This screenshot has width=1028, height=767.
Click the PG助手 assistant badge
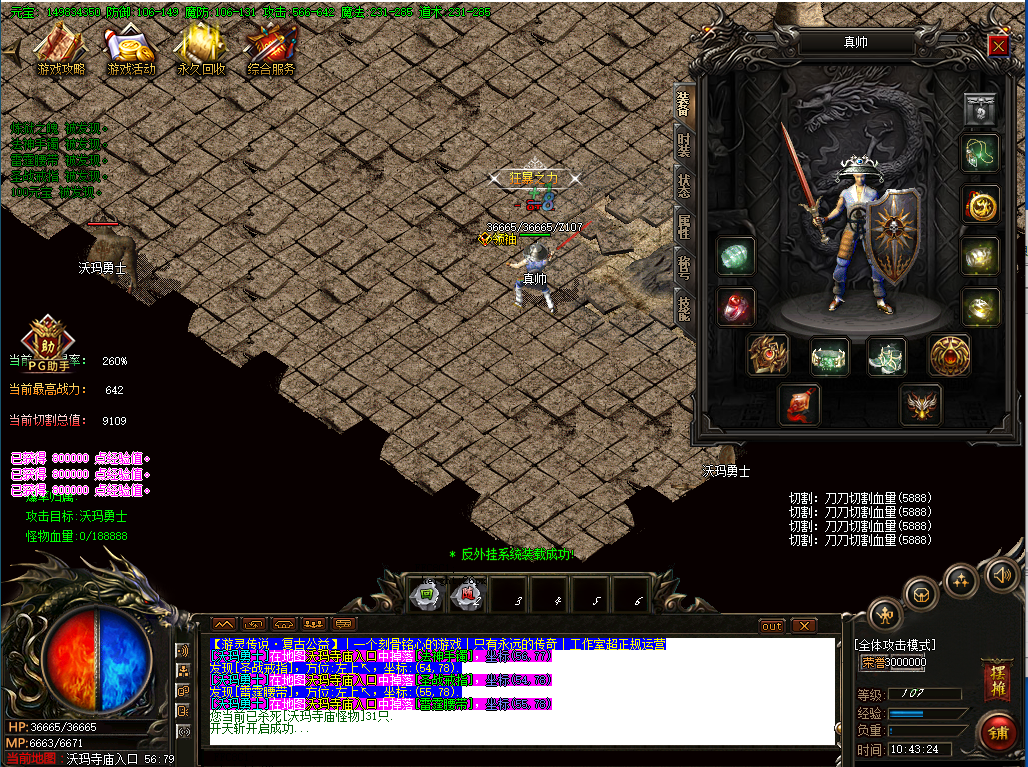(46, 340)
